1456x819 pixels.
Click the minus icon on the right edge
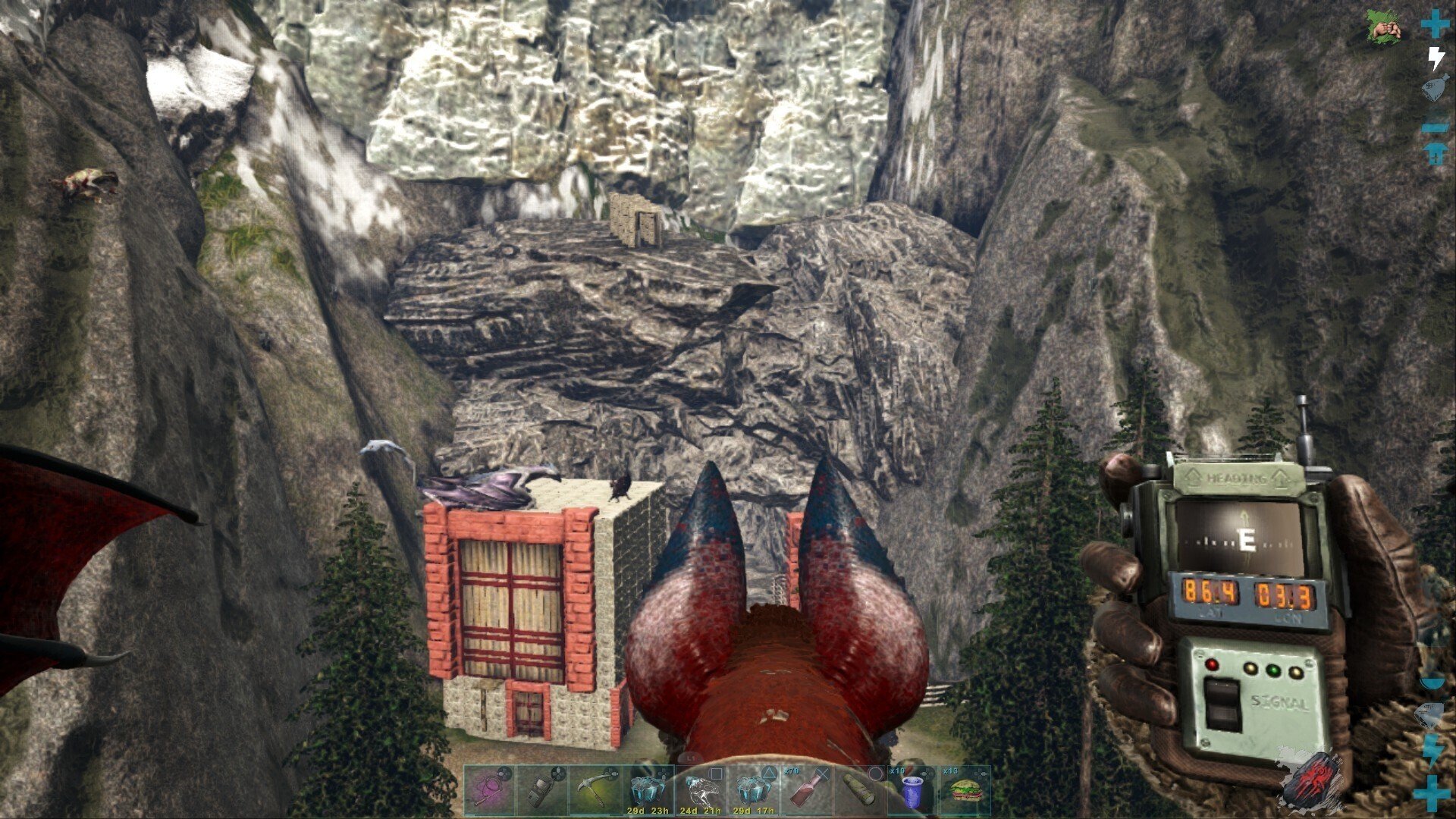tap(1434, 127)
